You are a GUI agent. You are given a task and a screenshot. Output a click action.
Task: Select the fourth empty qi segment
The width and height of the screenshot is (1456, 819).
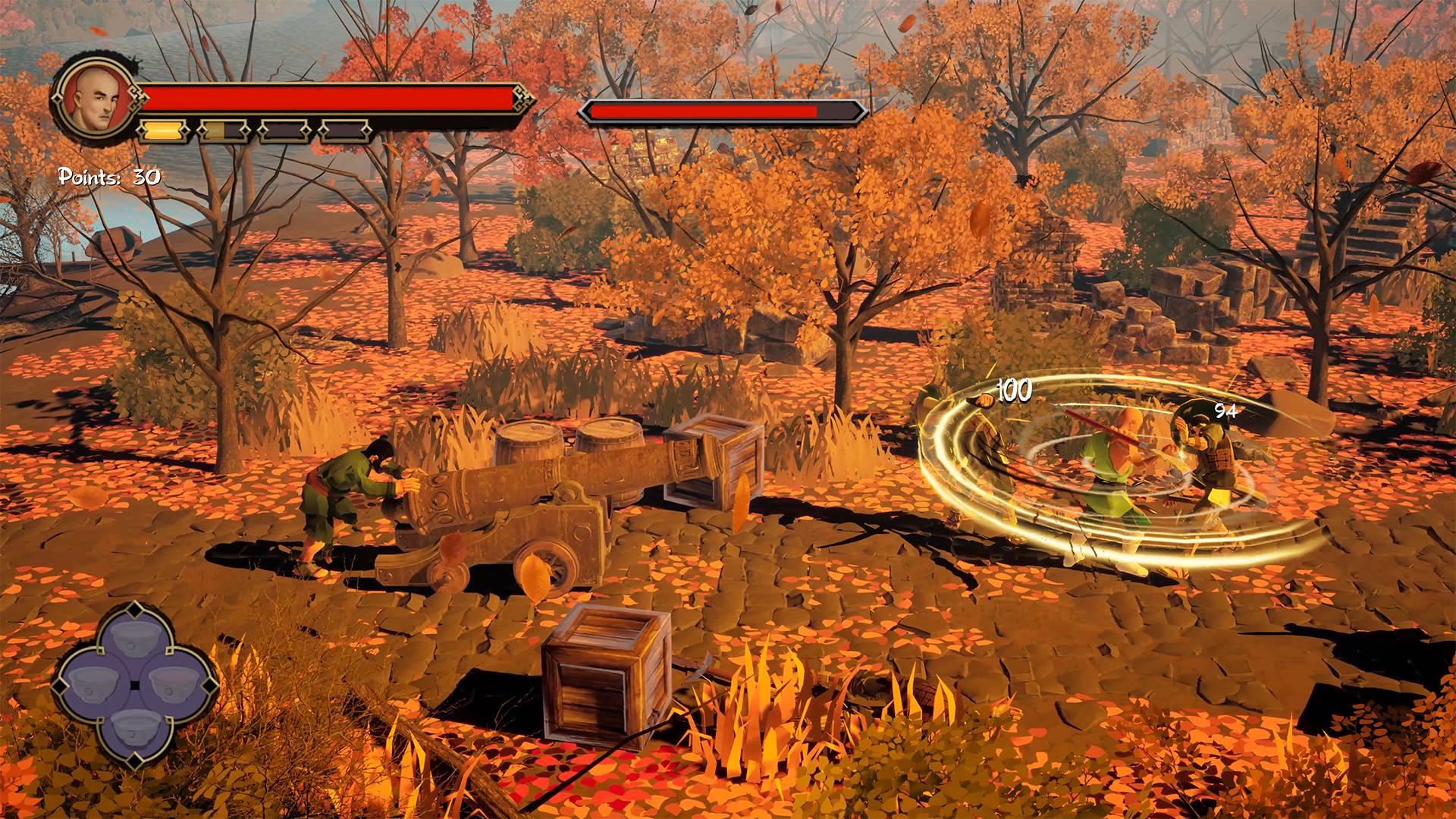click(x=346, y=130)
